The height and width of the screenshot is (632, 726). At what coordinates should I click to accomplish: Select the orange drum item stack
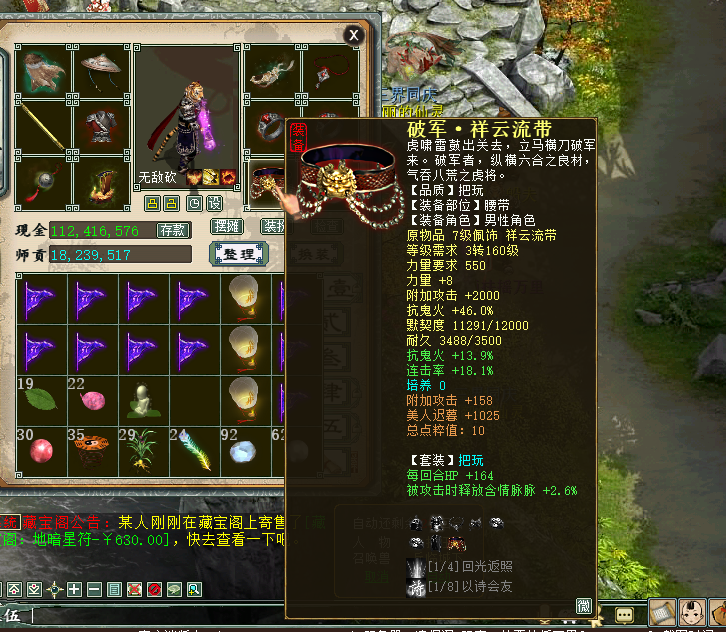[x=93, y=450]
